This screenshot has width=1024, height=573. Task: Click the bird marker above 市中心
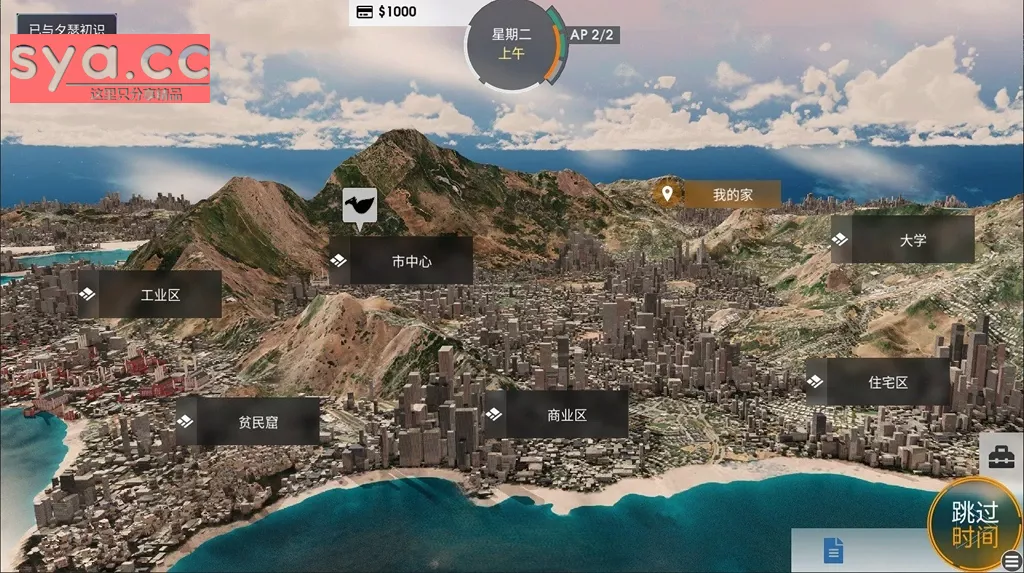point(359,205)
